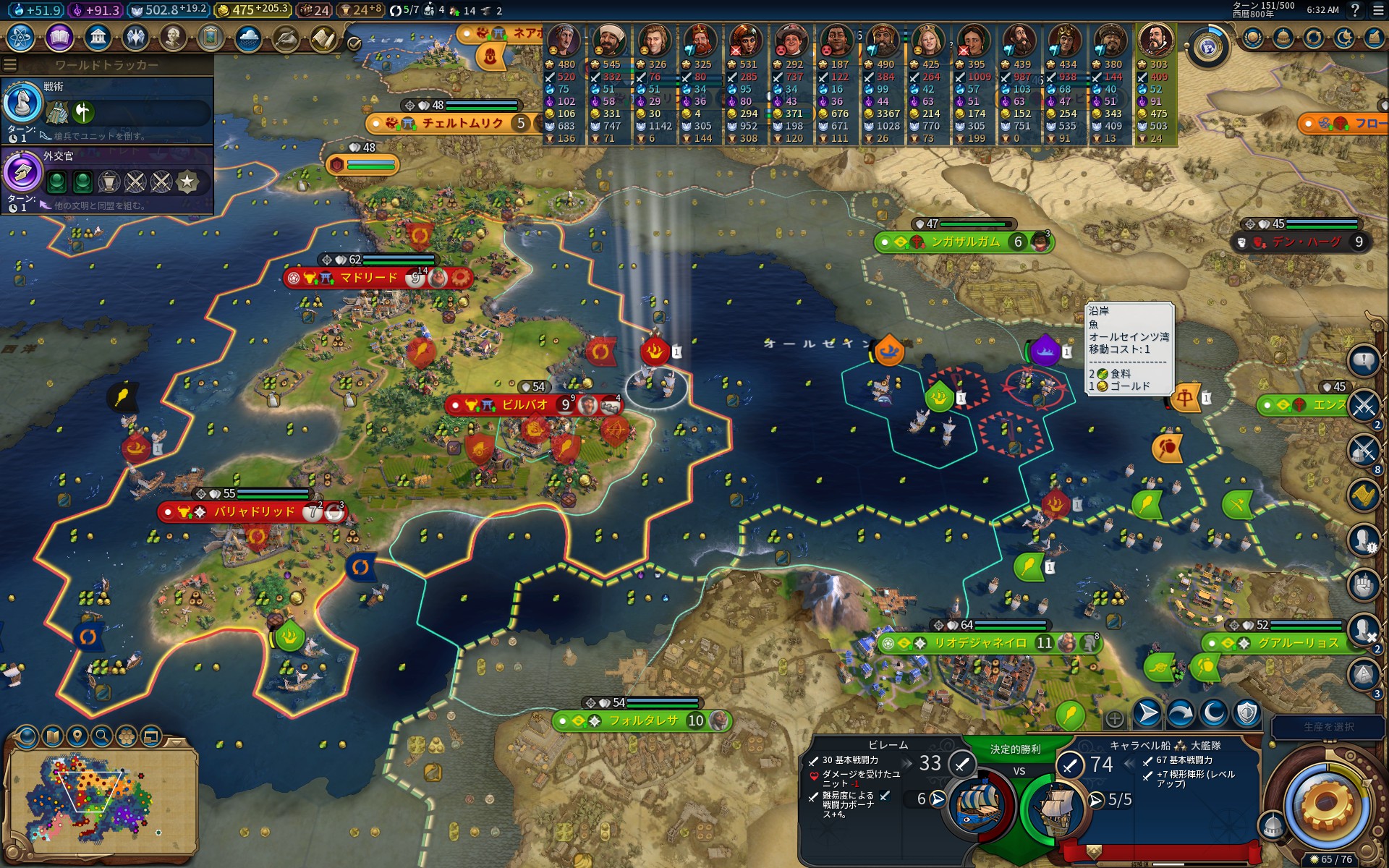1389x868 pixels.
Task: Click the minimap in the corner
Action: click(x=101, y=803)
